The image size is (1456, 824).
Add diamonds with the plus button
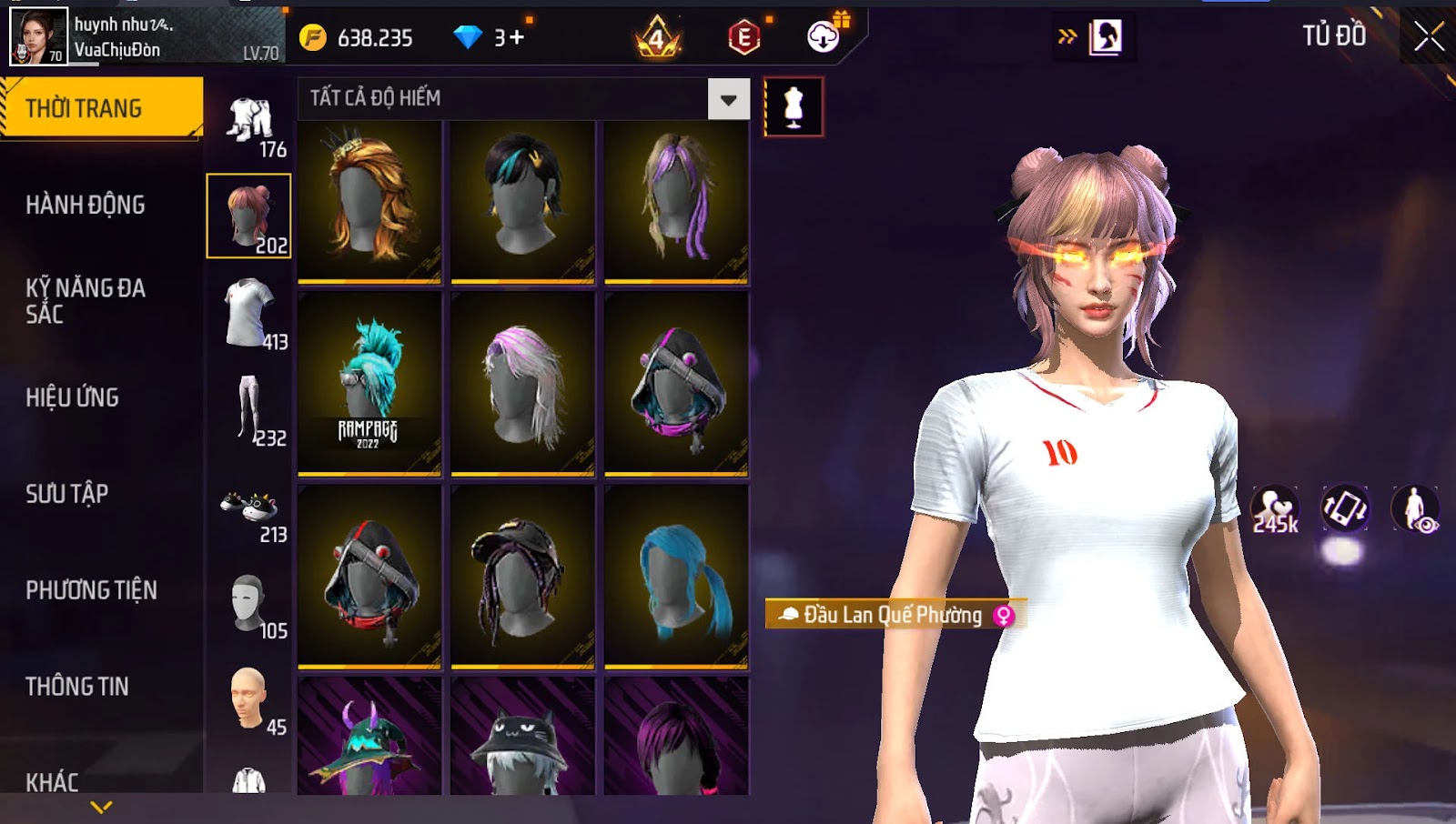tap(517, 38)
